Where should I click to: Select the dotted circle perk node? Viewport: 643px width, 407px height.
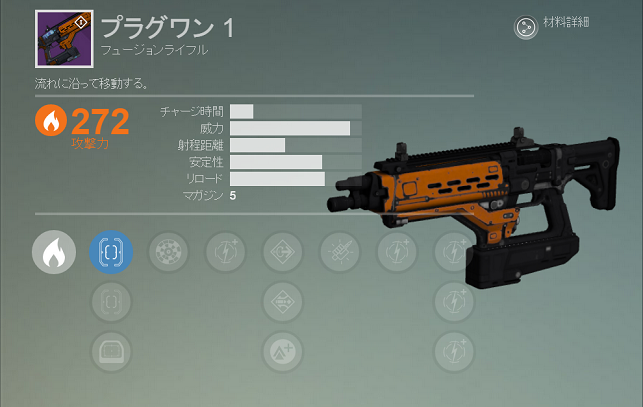(x=168, y=252)
